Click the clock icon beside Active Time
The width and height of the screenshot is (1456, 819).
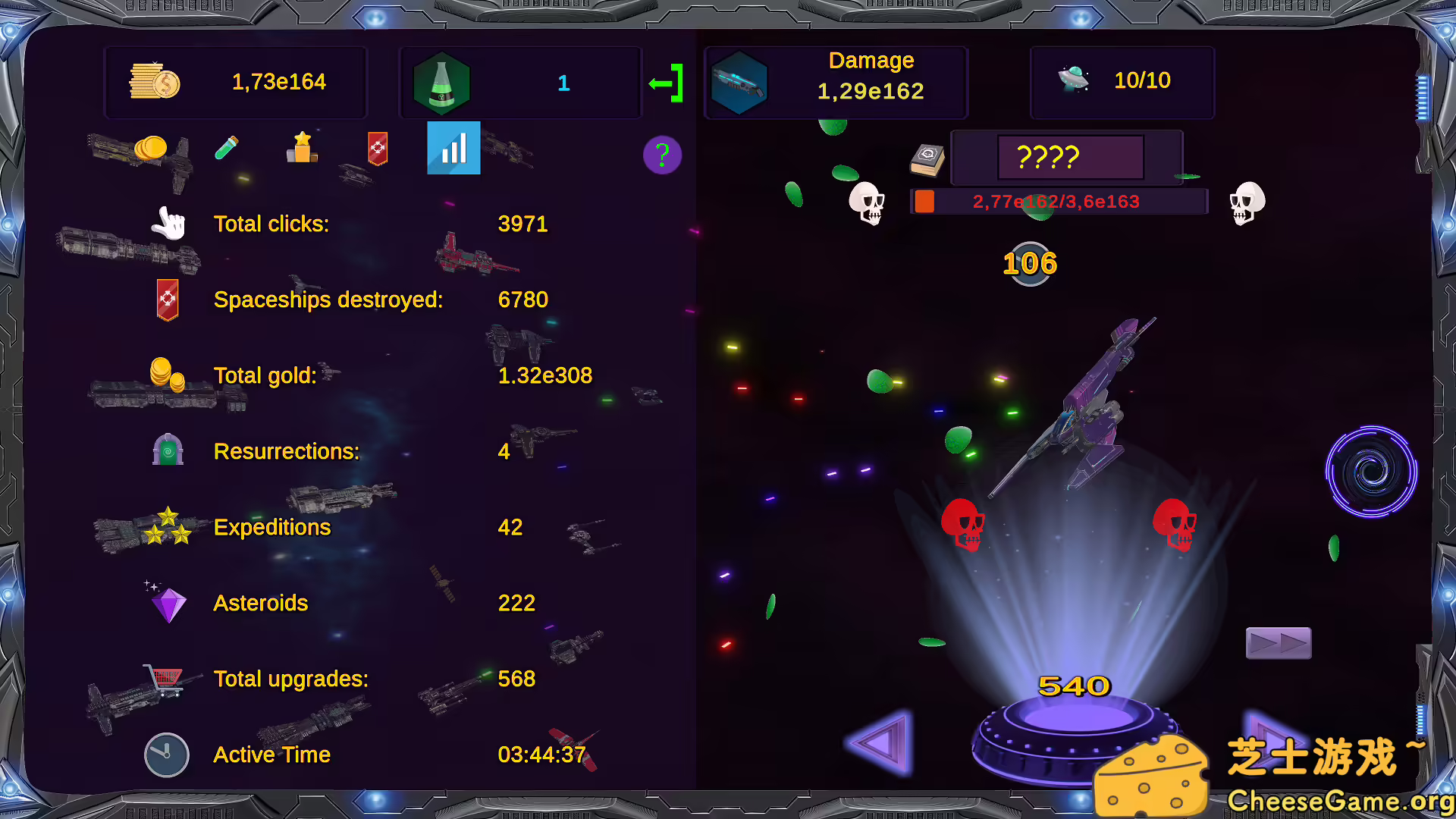tap(166, 754)
